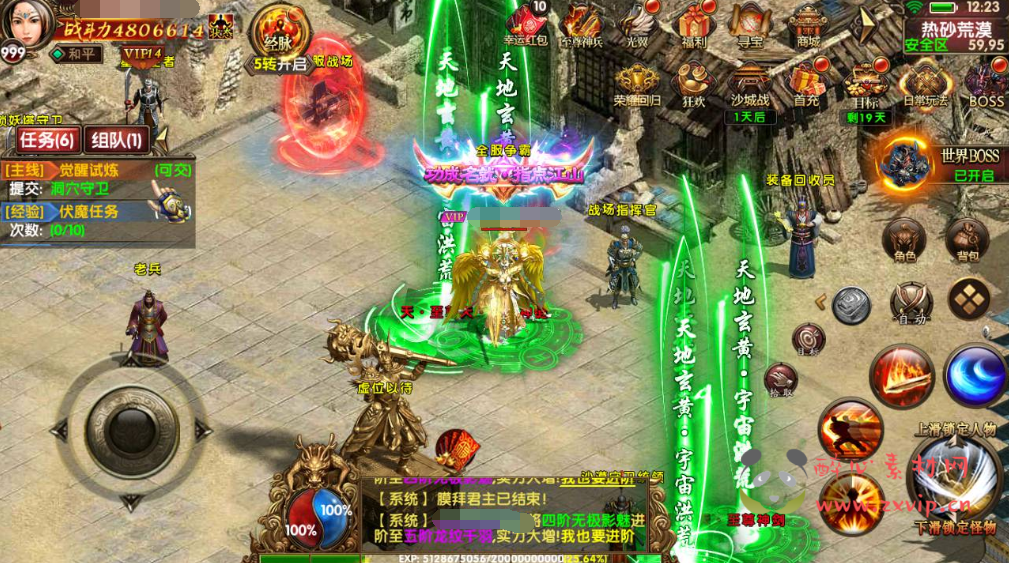This screenshot has width=1009, height=563.
Task: Open the 福利 welfare gift box
Action: pyautogui.click(x=692, y=24)
